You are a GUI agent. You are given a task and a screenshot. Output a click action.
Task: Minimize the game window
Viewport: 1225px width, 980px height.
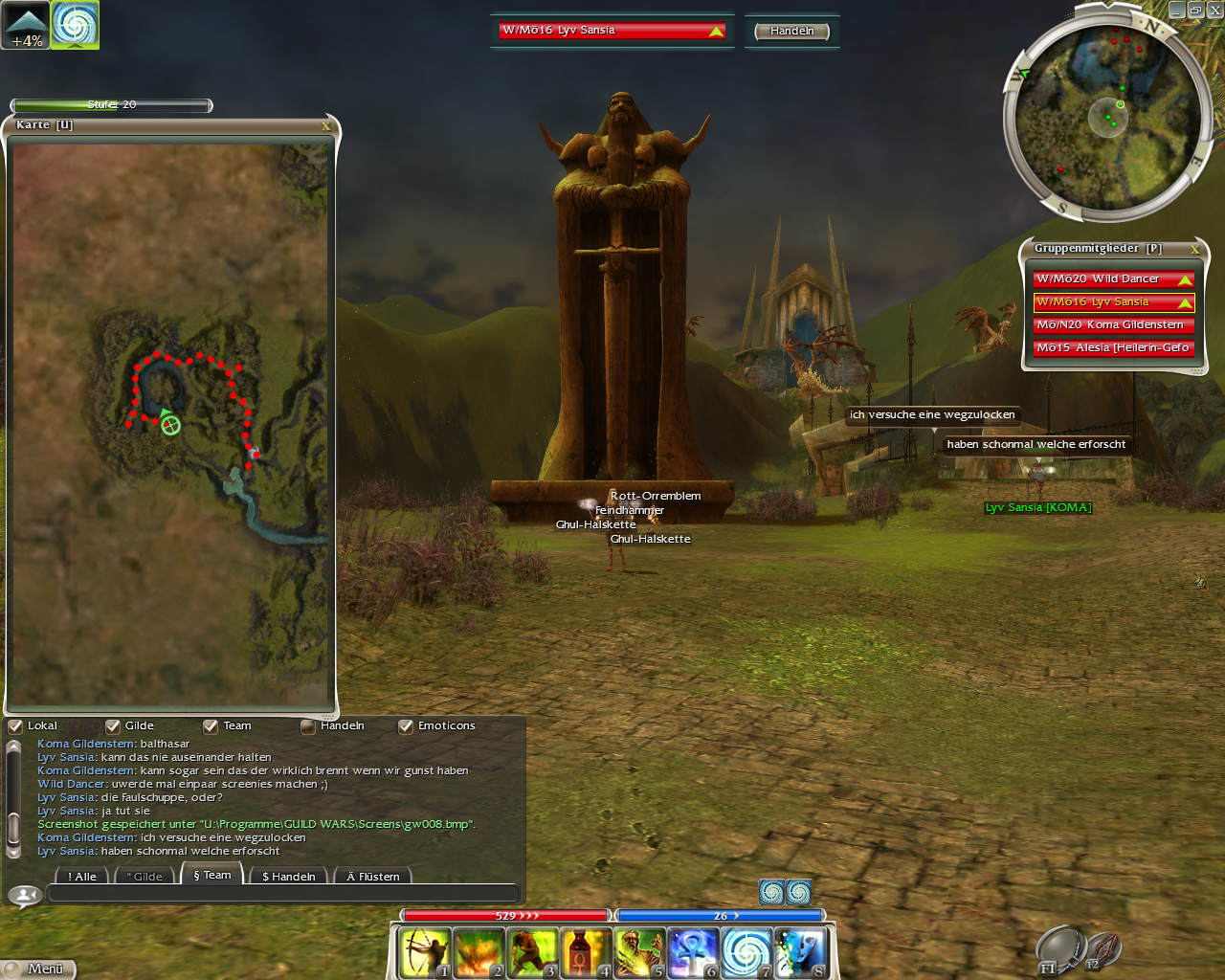[x=1177, y=10]
